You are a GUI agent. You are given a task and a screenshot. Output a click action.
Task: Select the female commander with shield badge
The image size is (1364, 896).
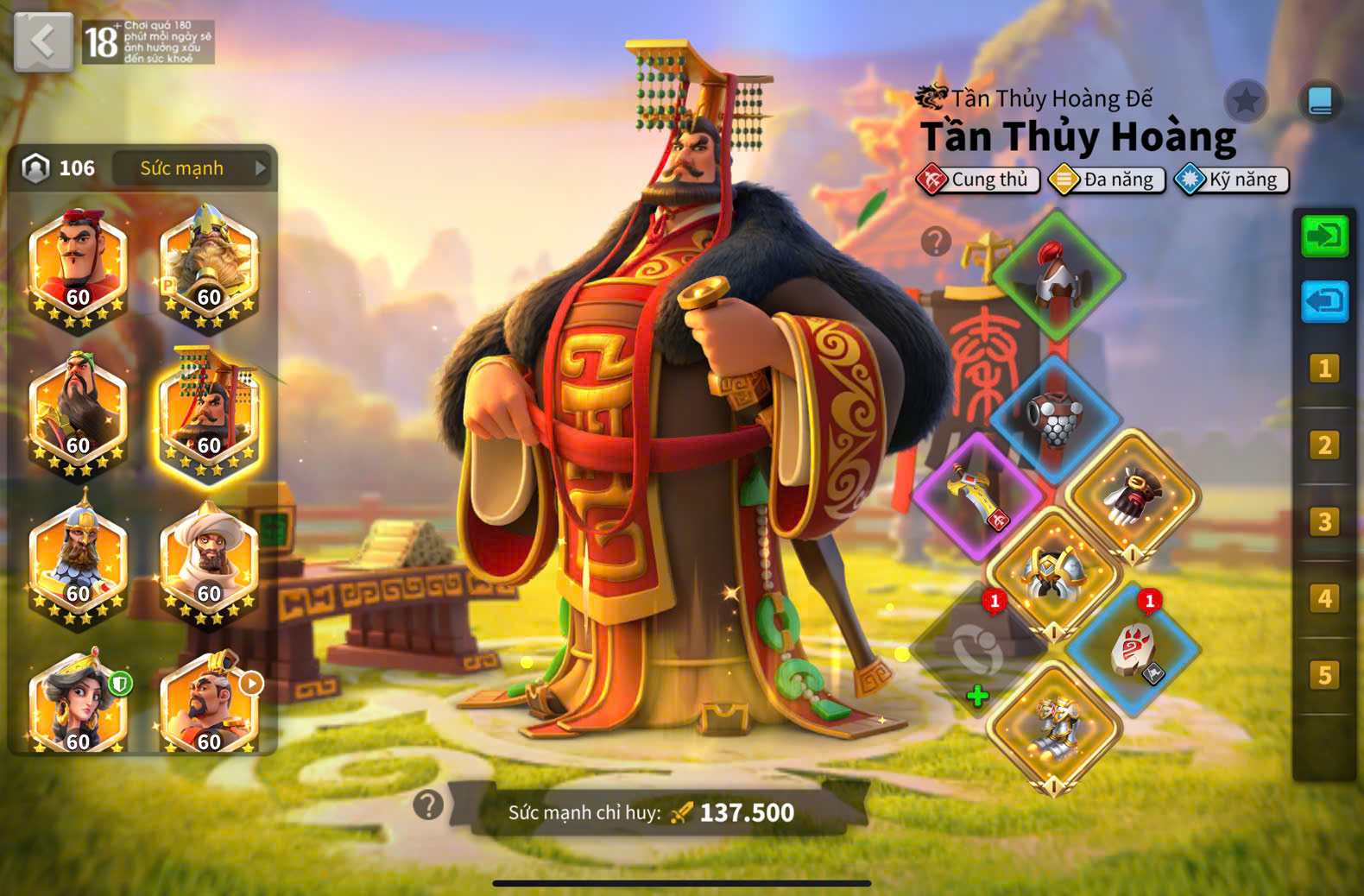78,704
